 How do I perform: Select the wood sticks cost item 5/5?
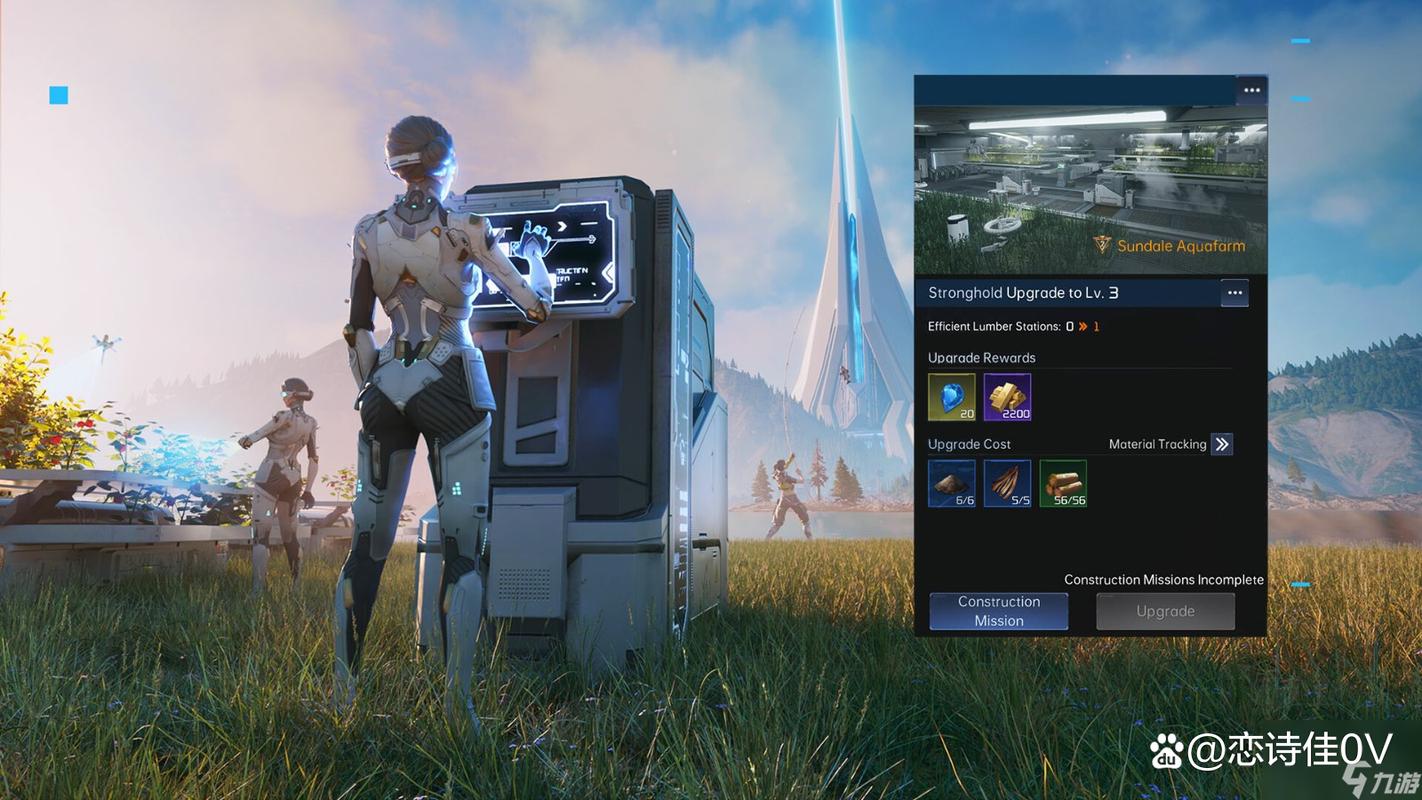click(1007, 483)
